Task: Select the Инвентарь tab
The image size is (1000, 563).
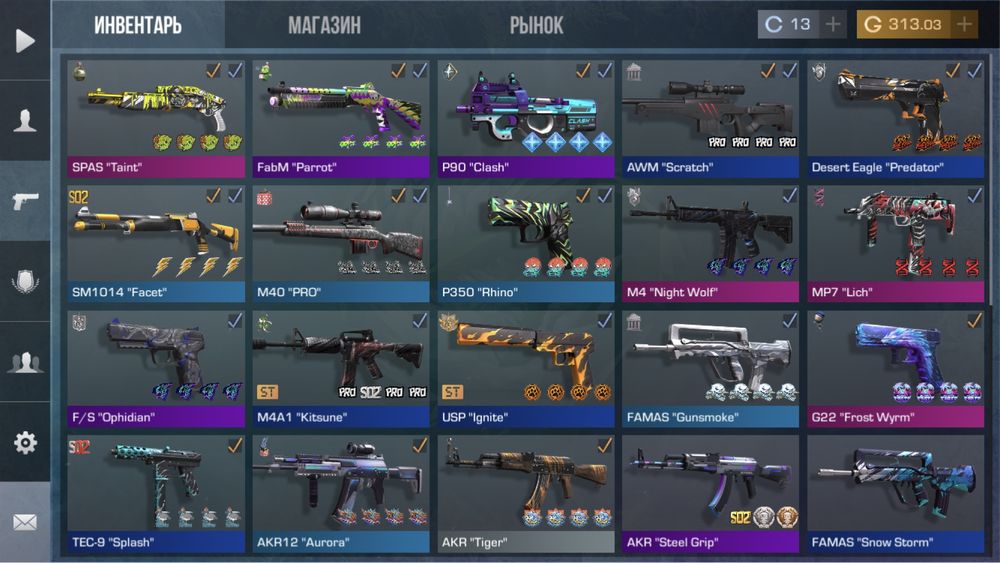Action: click(x=138, y=25)
